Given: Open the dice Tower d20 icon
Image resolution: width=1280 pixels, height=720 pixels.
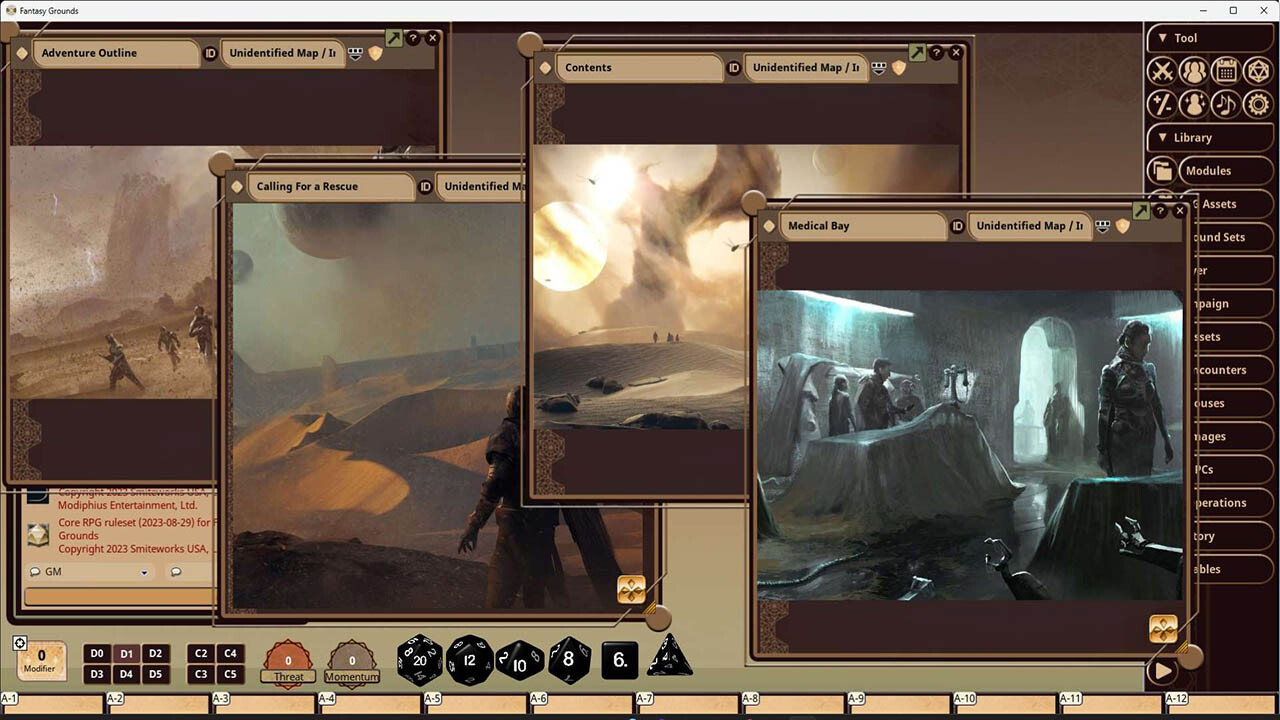Looking at the screenshot, I should coord(1258,70).
